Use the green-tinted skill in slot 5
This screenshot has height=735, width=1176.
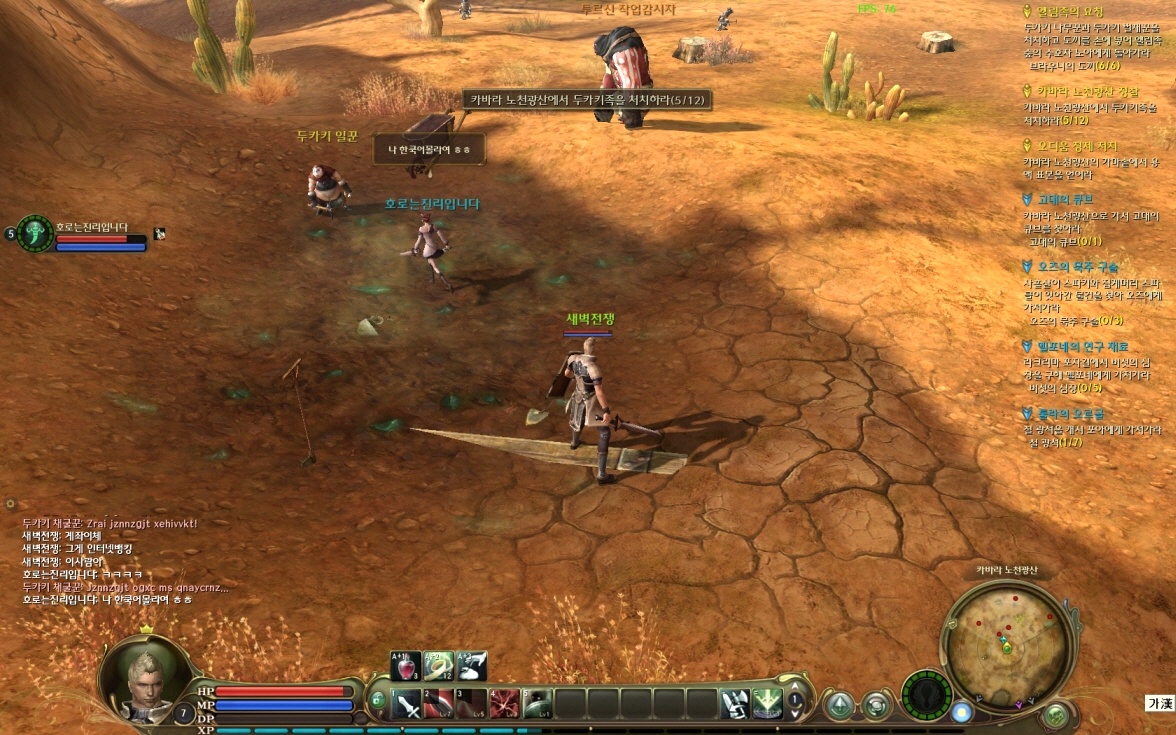point(537,704)
